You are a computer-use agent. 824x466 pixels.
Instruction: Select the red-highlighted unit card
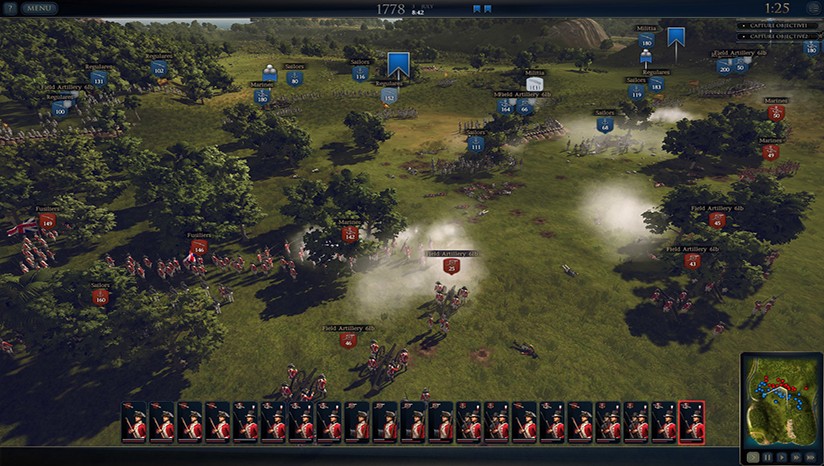[691, 422]
